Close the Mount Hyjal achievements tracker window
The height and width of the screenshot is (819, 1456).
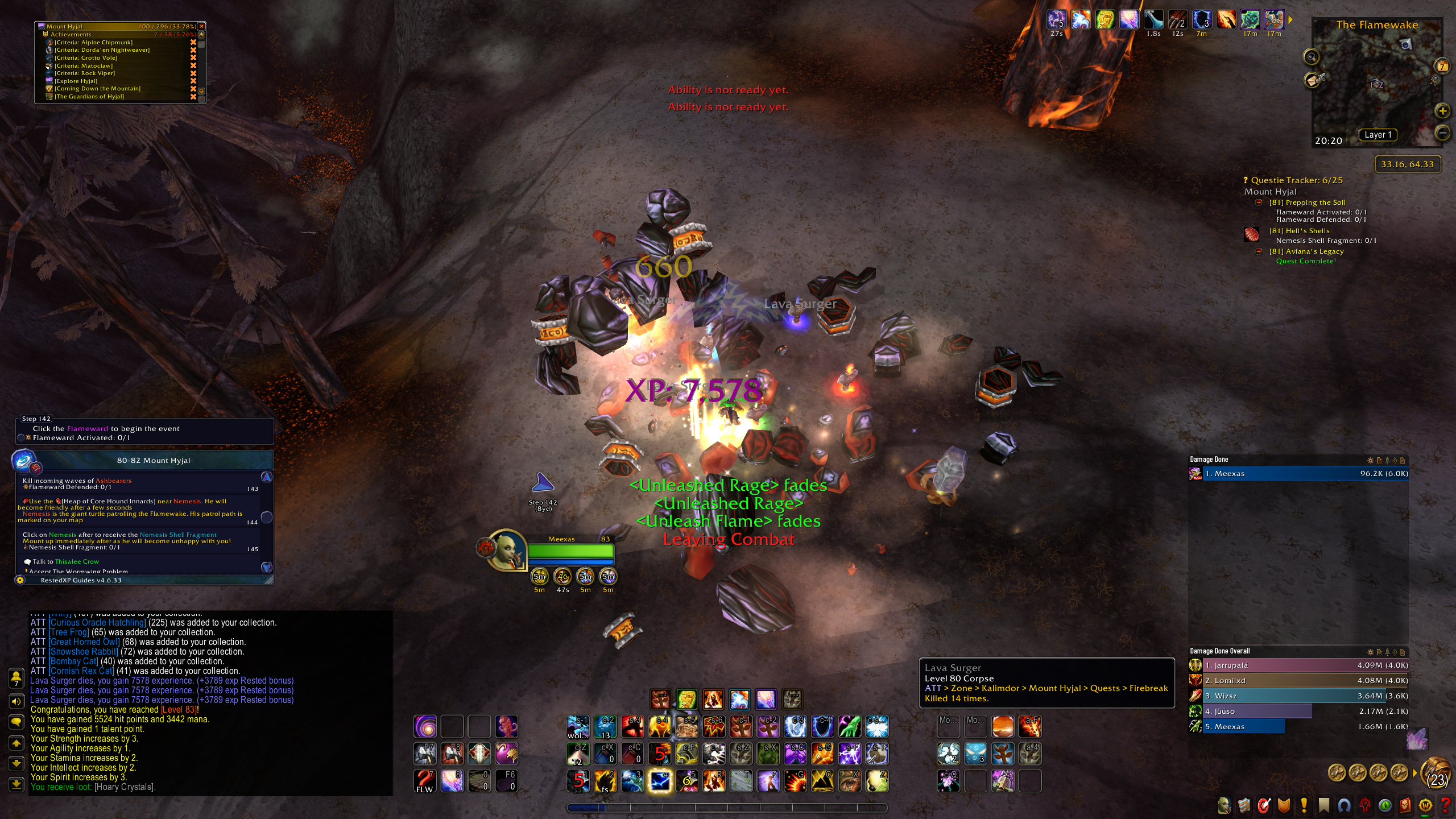[x=201, y=26]
